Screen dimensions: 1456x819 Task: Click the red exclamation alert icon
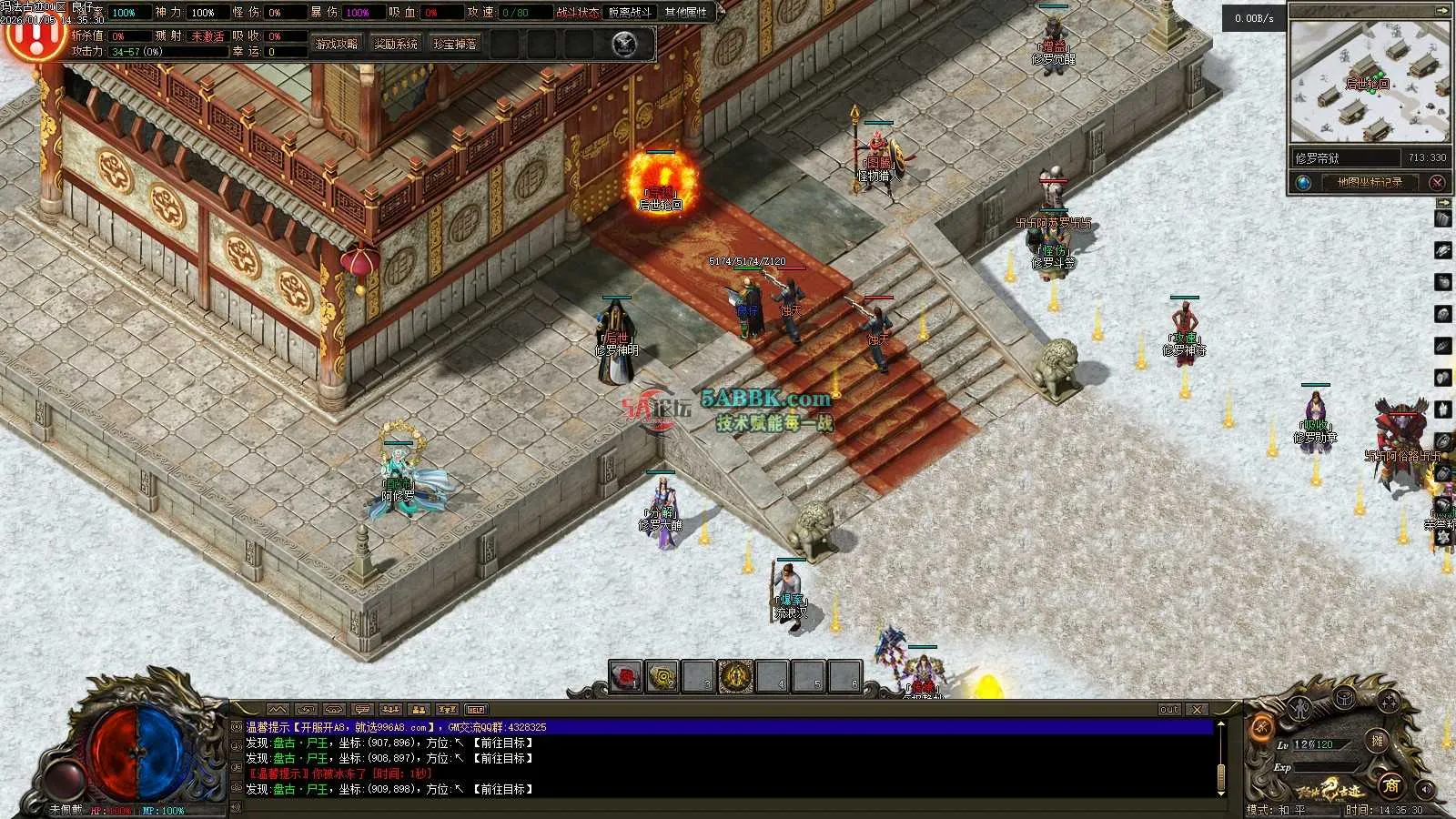pos(33,35)
